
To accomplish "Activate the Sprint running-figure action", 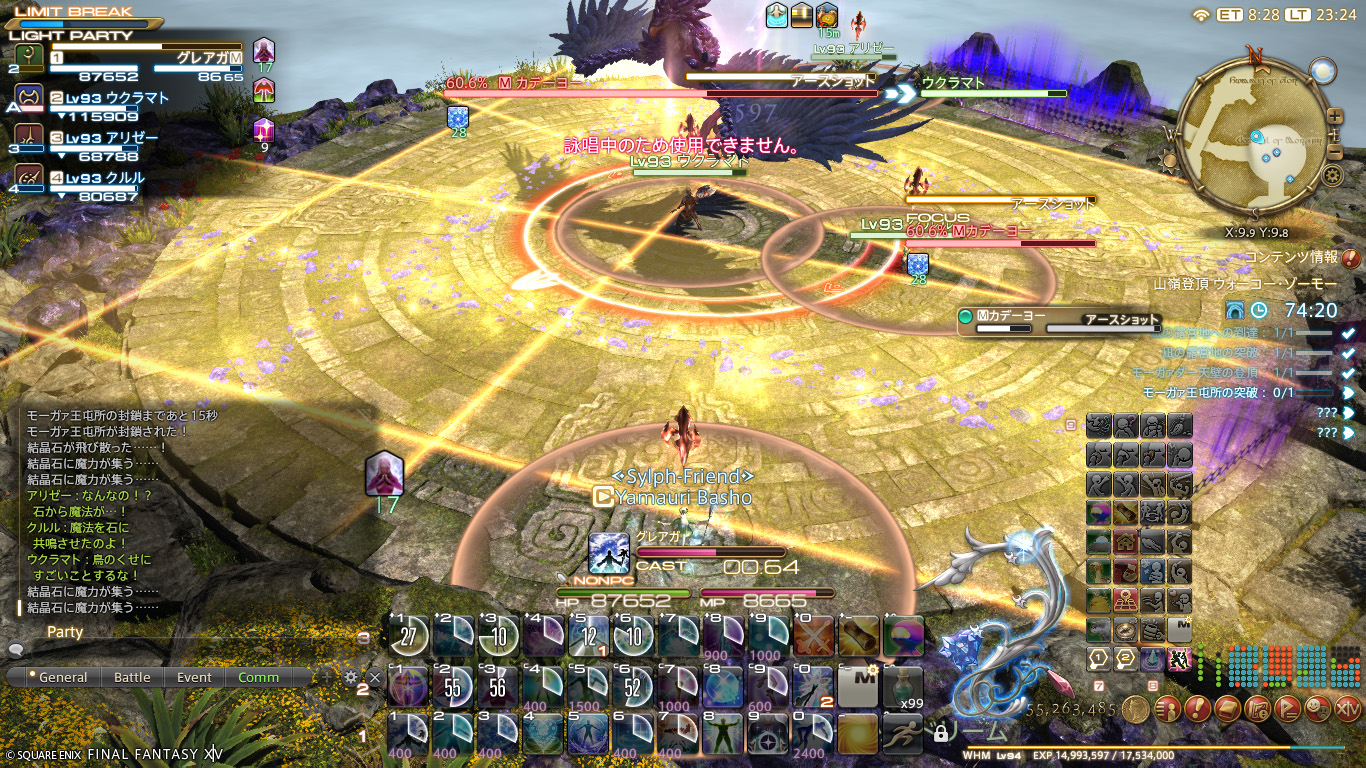I will tap(902, 734).
